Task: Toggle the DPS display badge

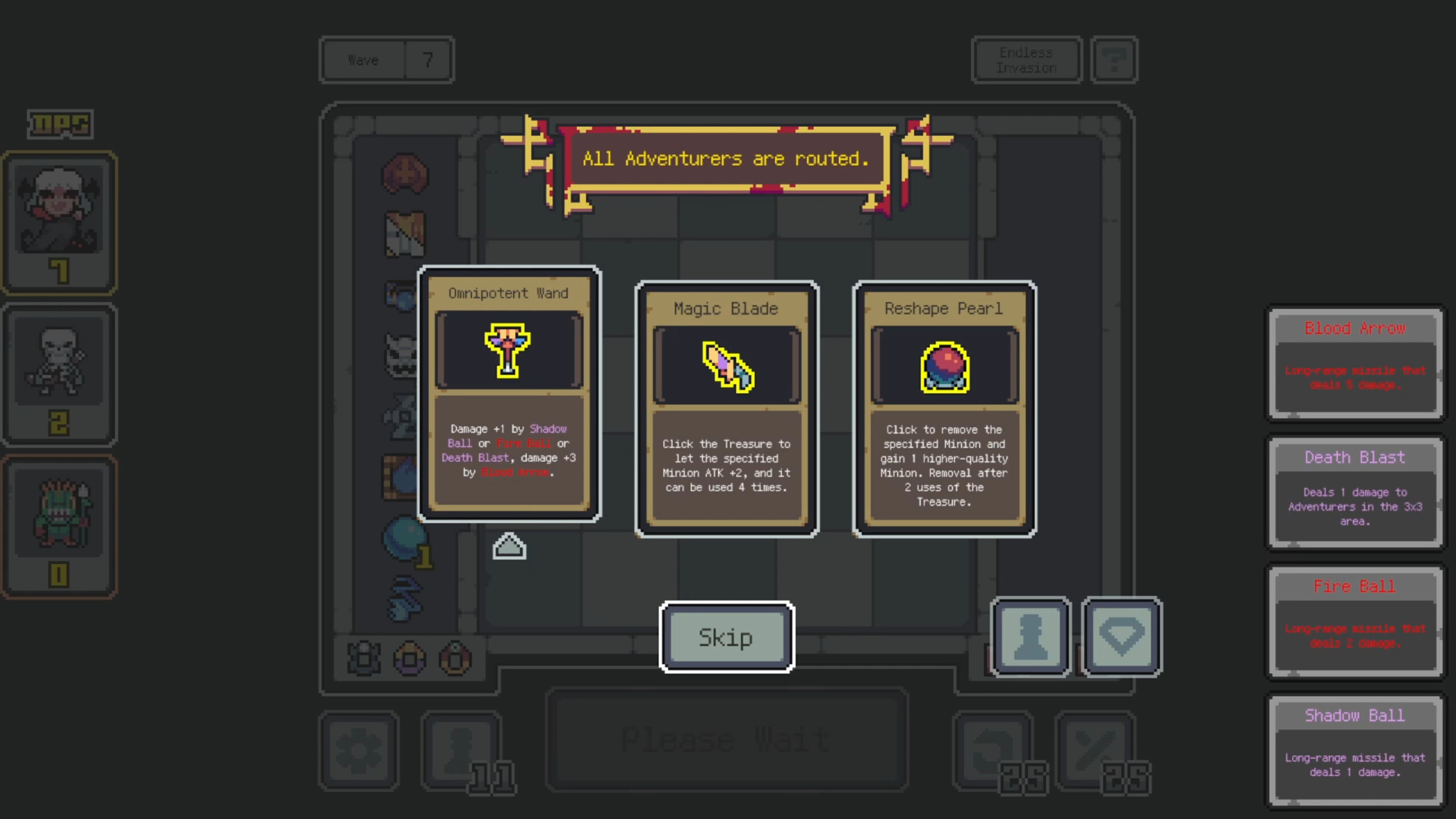Action: [x=59, y=124]
